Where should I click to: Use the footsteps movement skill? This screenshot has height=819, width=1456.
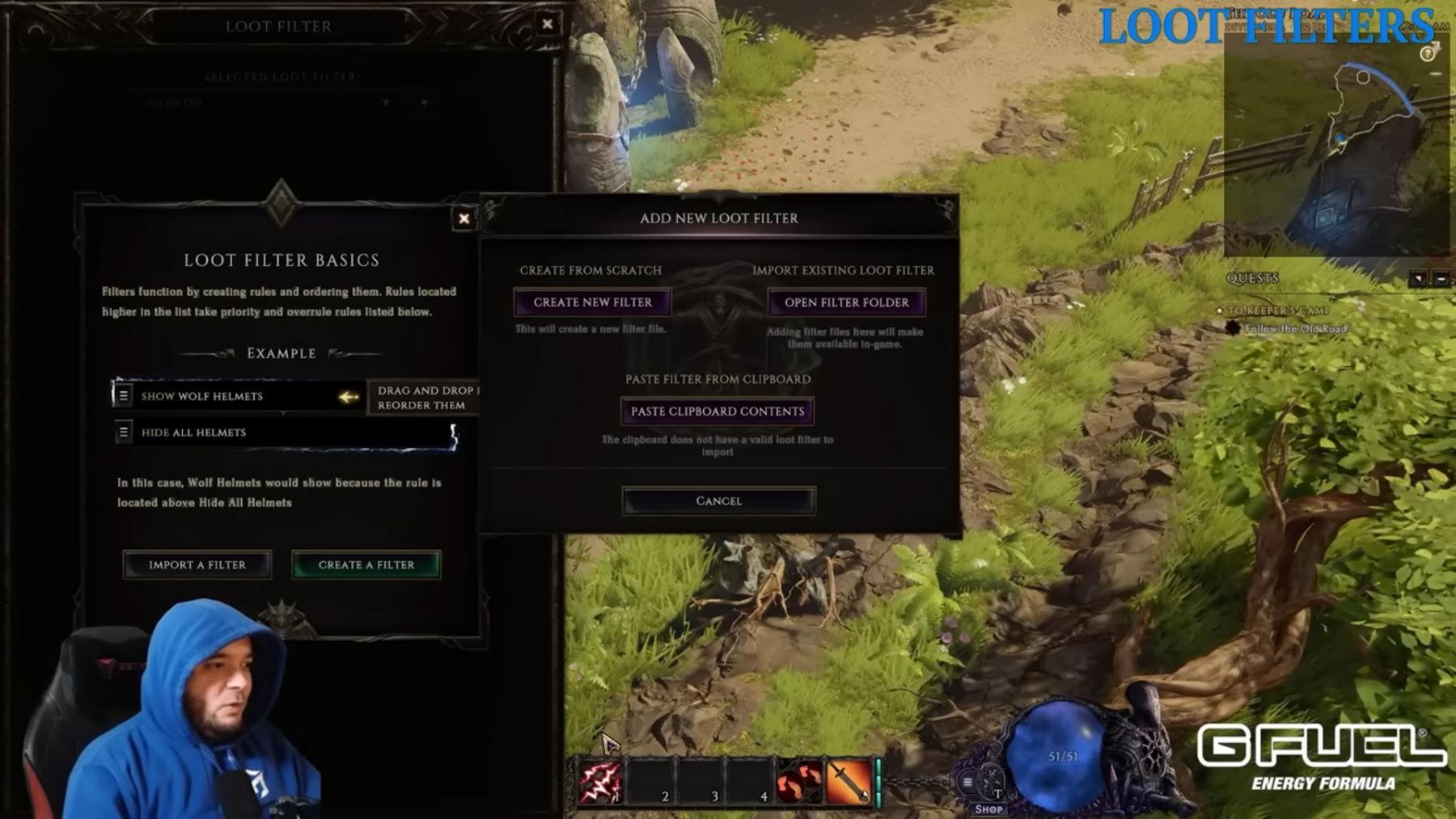point(798,782)
